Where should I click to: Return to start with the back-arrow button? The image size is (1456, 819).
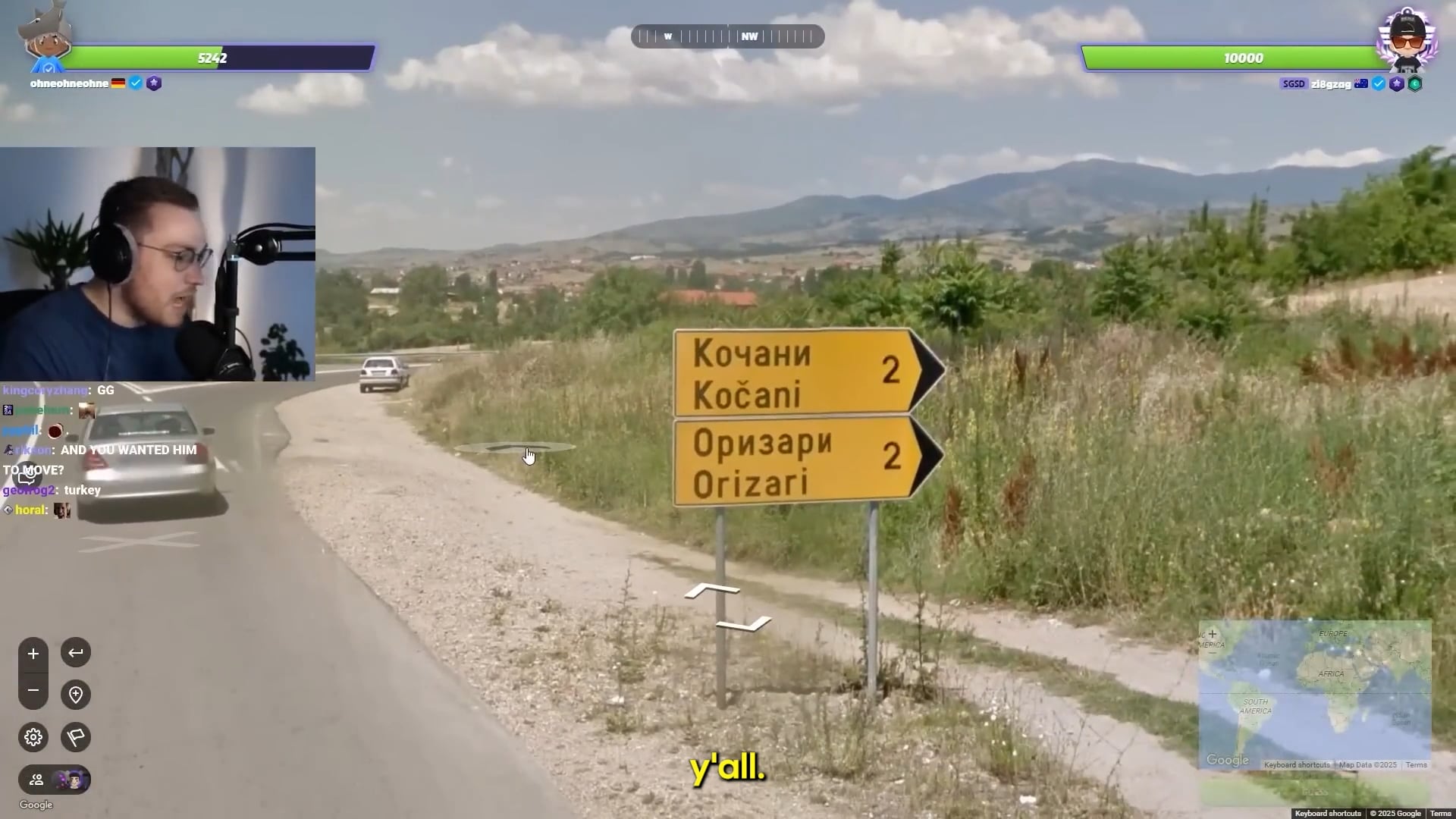(76, 652)
